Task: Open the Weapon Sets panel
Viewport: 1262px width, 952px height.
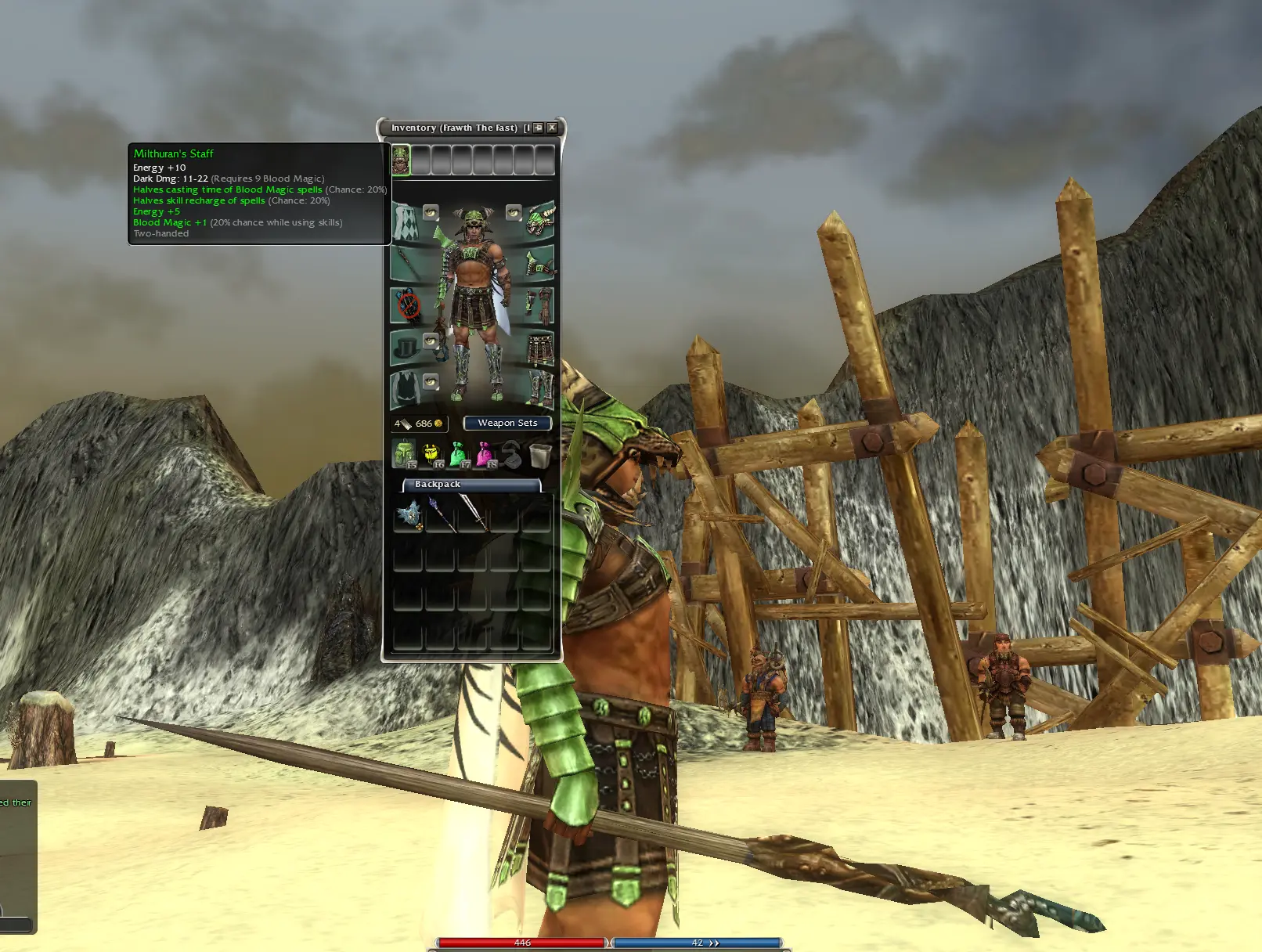Action: pos(507,424)
